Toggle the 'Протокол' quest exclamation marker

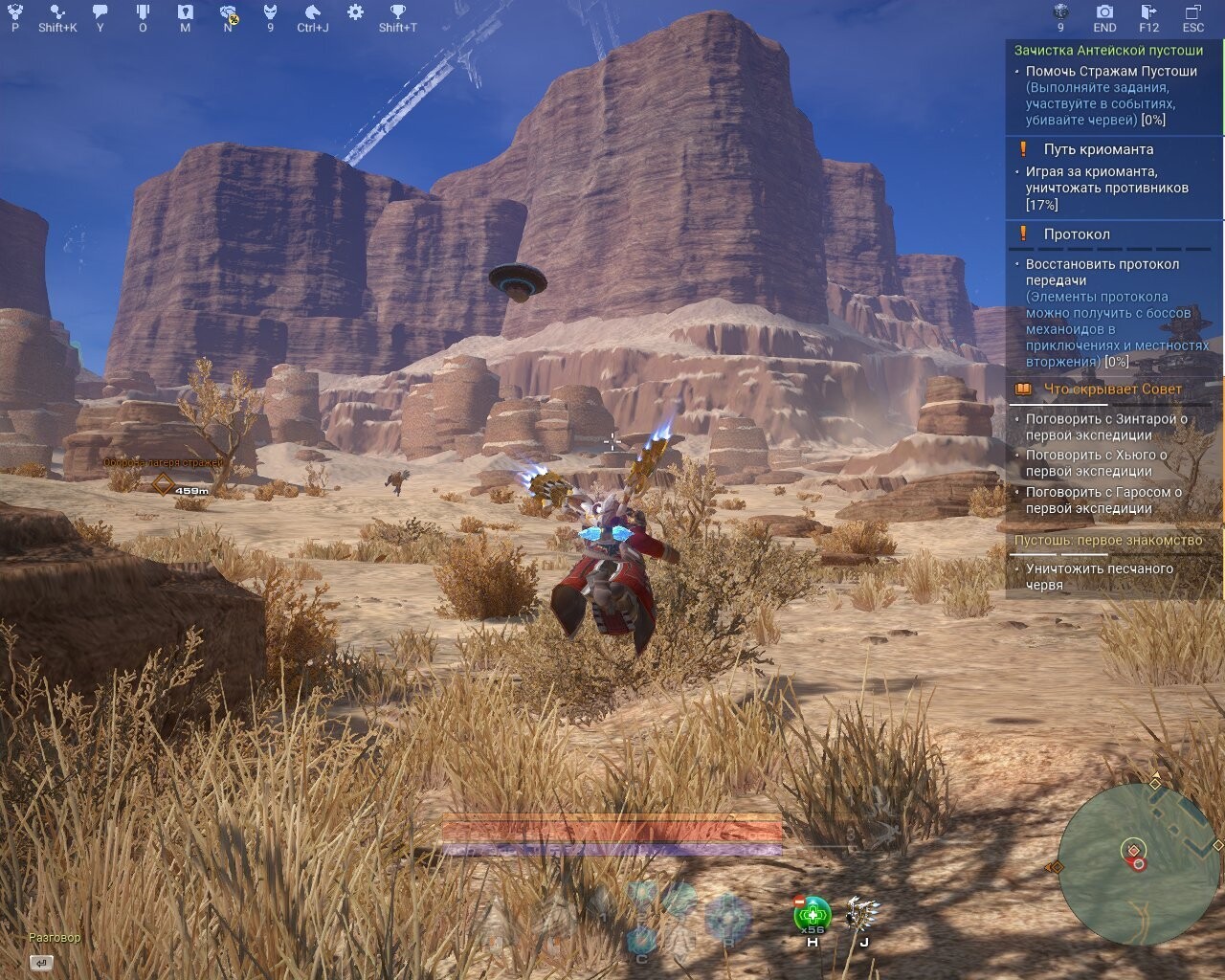(1023, 233)
